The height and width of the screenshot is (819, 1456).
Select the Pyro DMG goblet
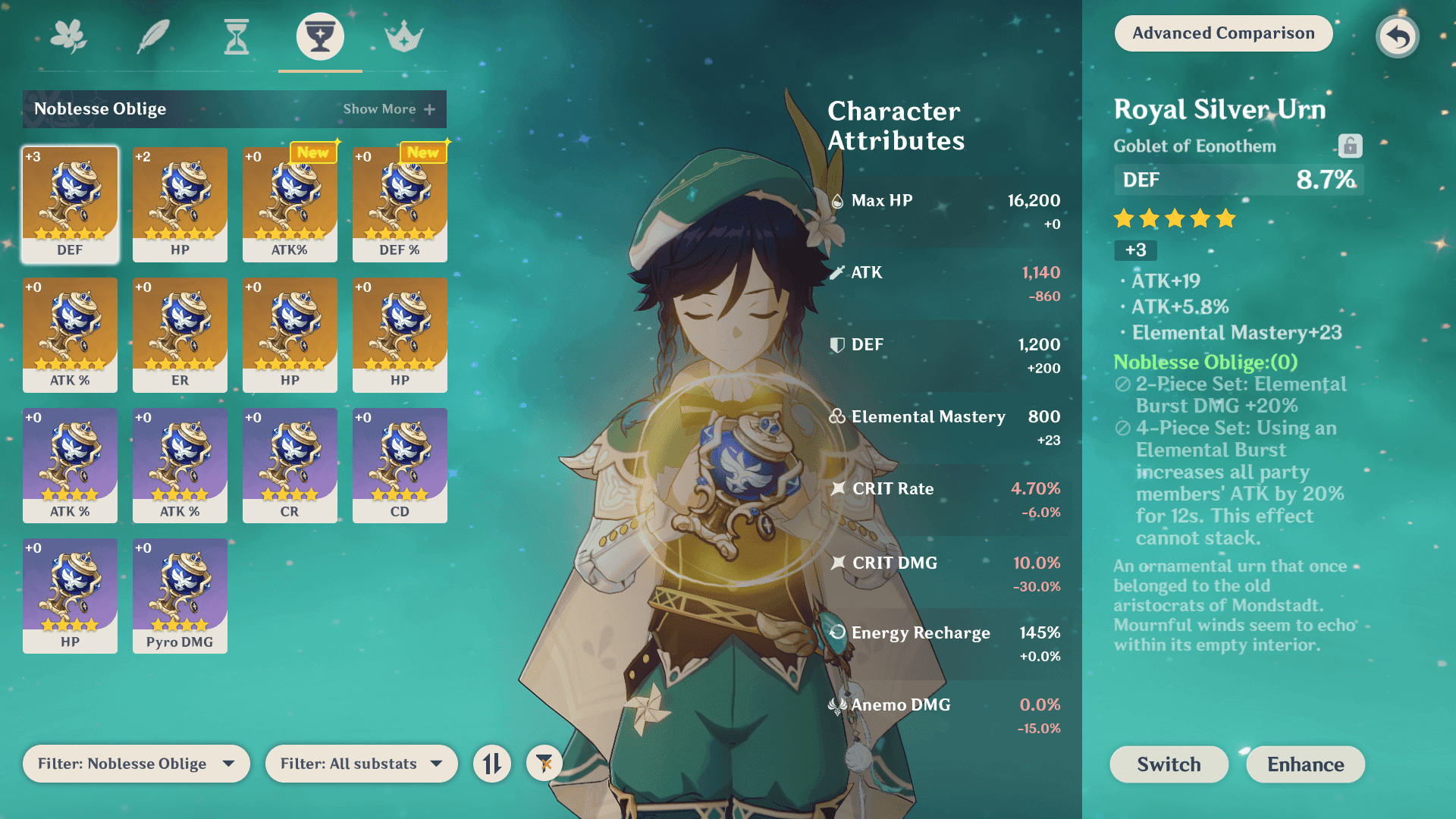coord(180,595)
